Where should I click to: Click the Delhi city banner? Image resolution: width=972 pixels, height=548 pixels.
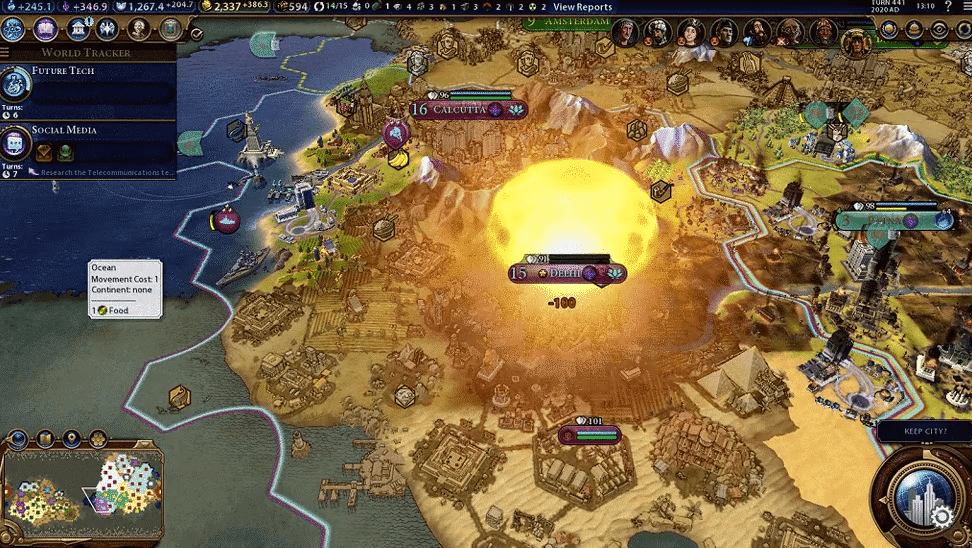pos(567,273)
